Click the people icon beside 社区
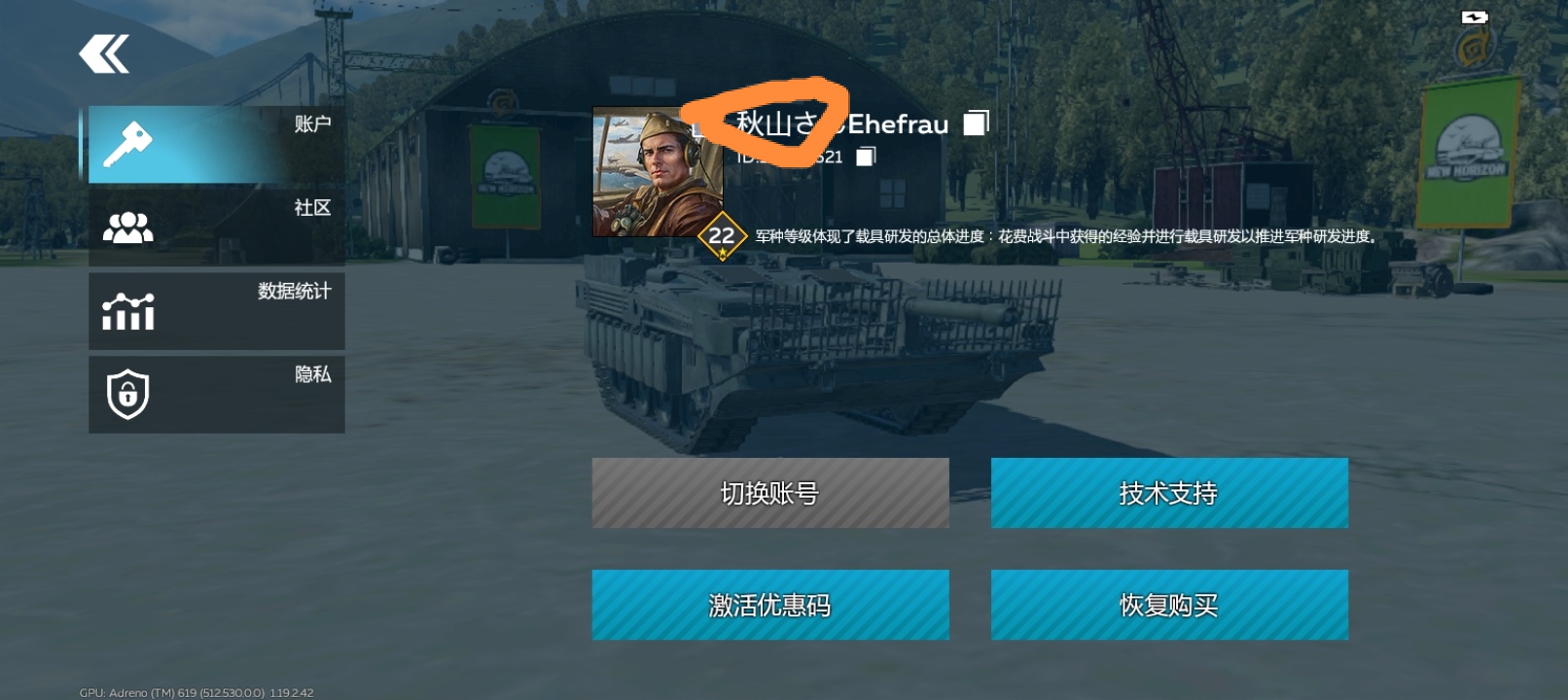Screen dimensions: 1568x700 [127, 226]
